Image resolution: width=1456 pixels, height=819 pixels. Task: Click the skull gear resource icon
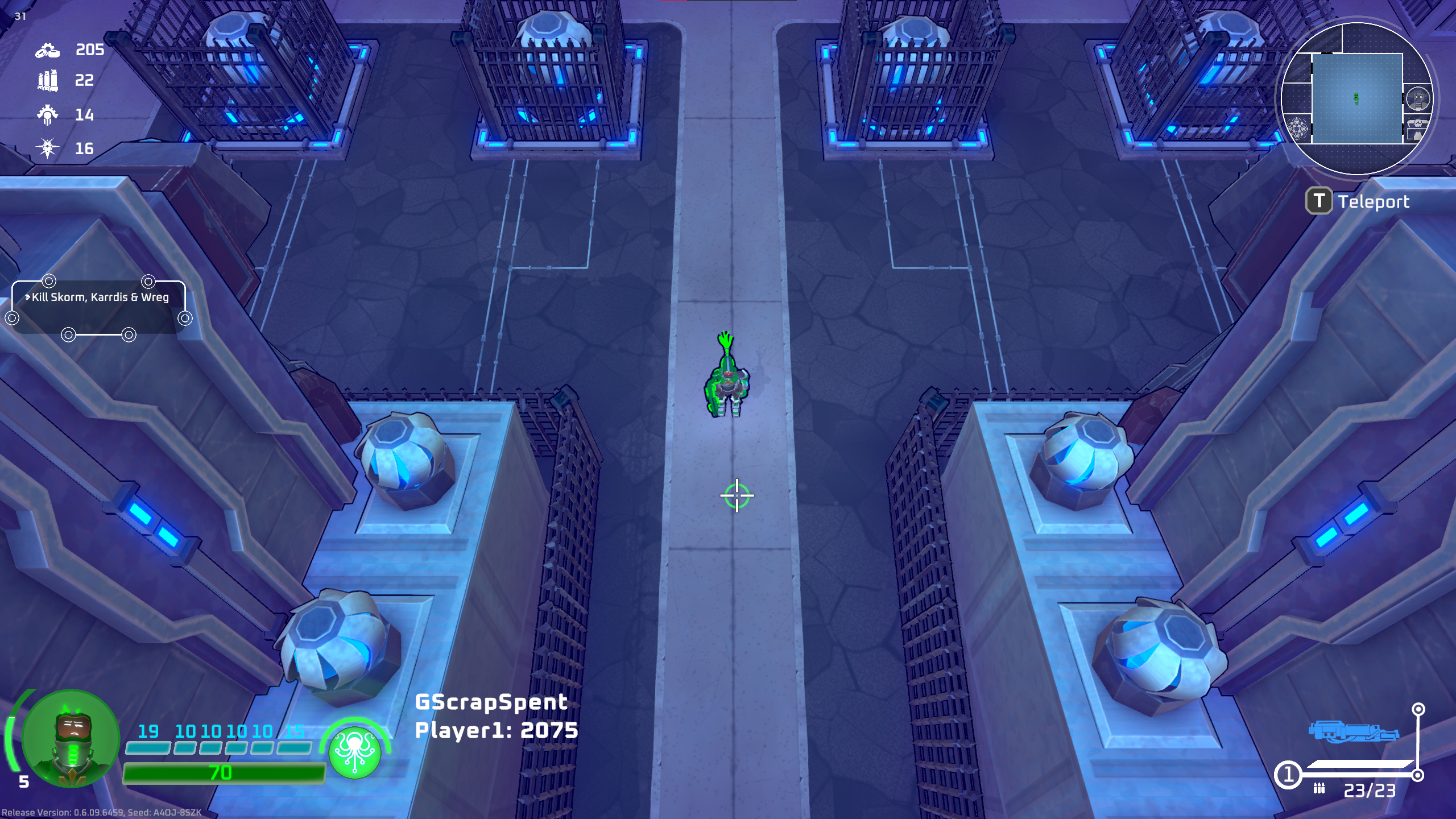tap(47, 115)
